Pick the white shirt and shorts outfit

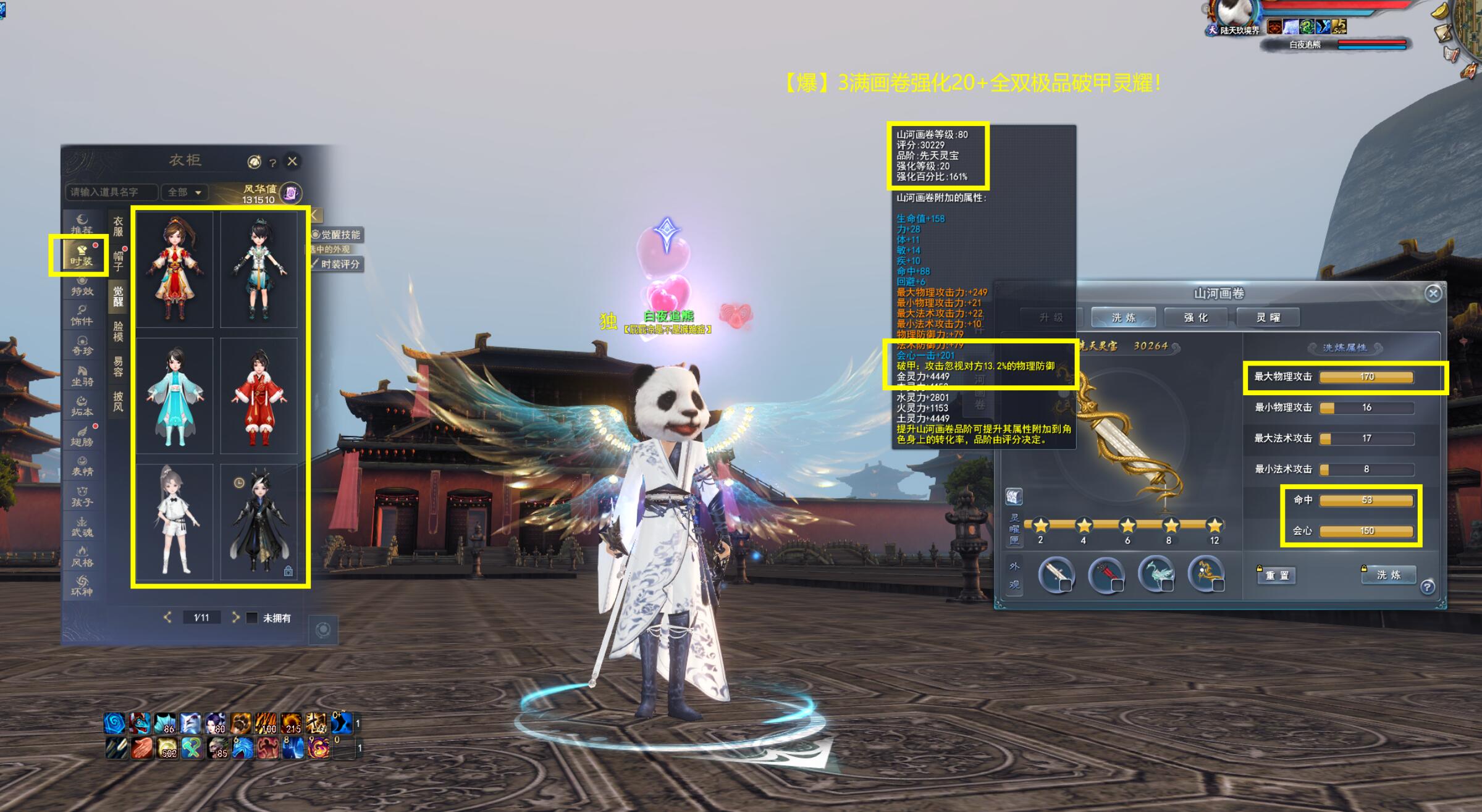[x=175, y=522]
